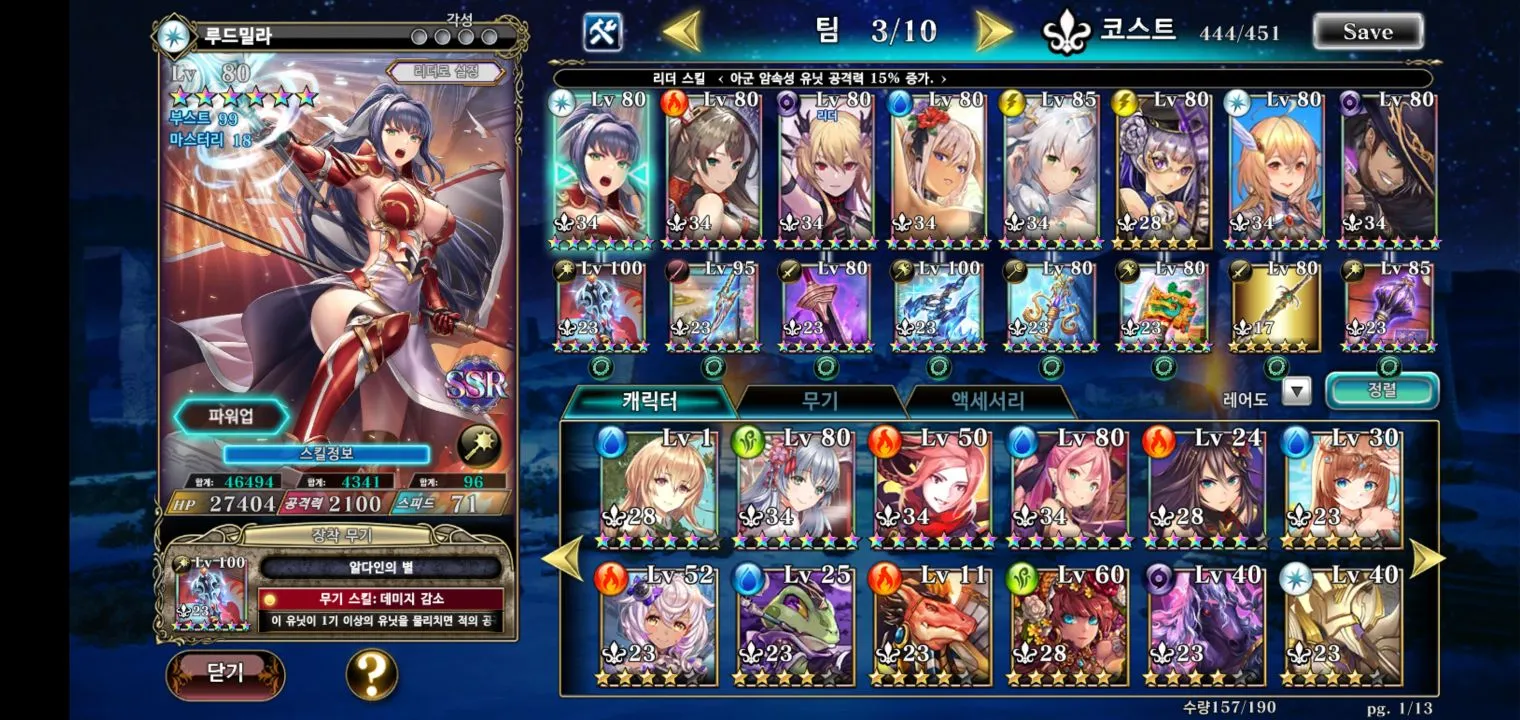Set character as leader with 리더로 설정
Screen dimensions: 1520x720
coord(446,72)
